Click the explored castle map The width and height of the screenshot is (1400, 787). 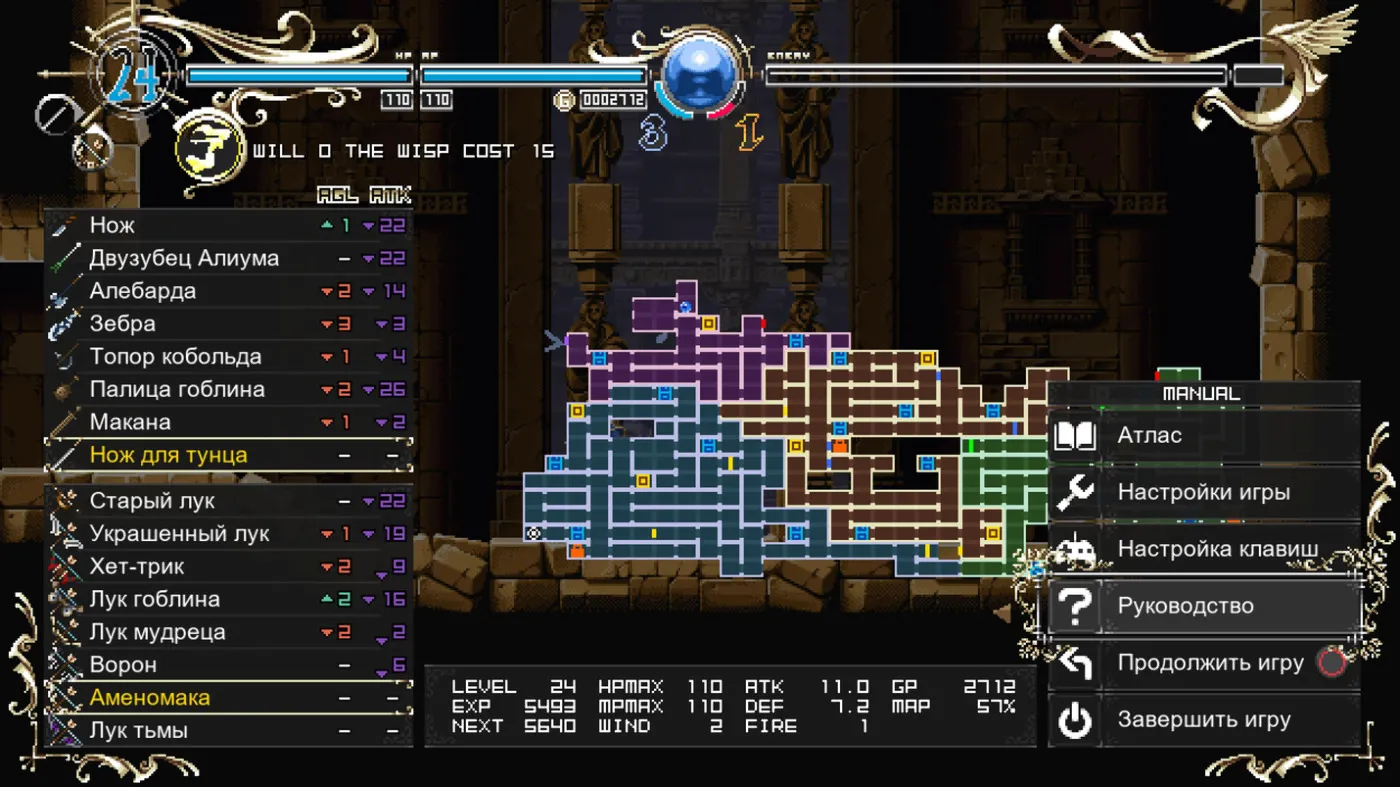click(x=760, y=450)
